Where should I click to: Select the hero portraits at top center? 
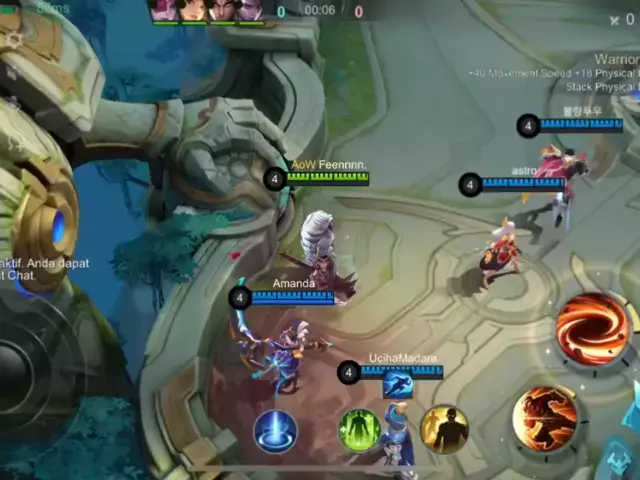point(207,10)
